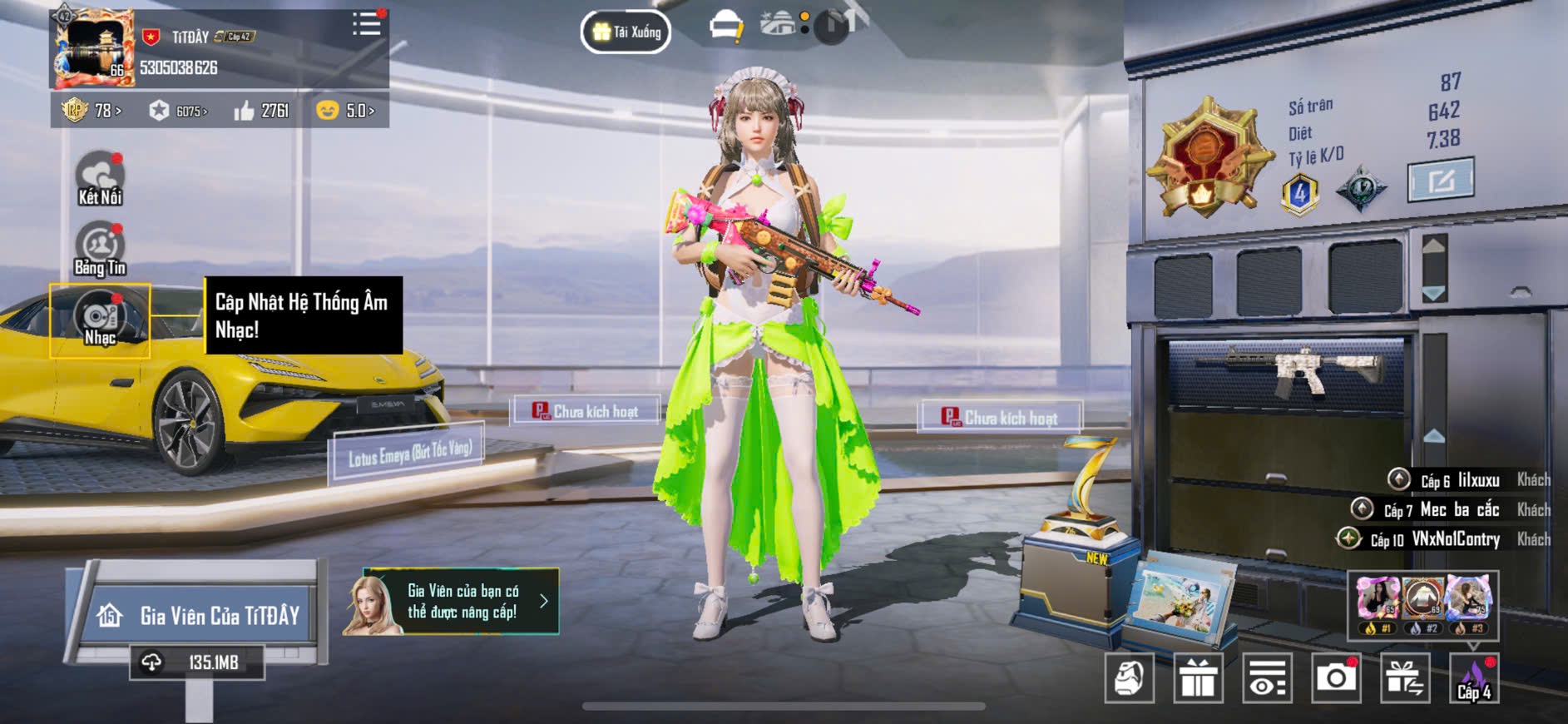Open the camera photo mode

pos(1336,678)
